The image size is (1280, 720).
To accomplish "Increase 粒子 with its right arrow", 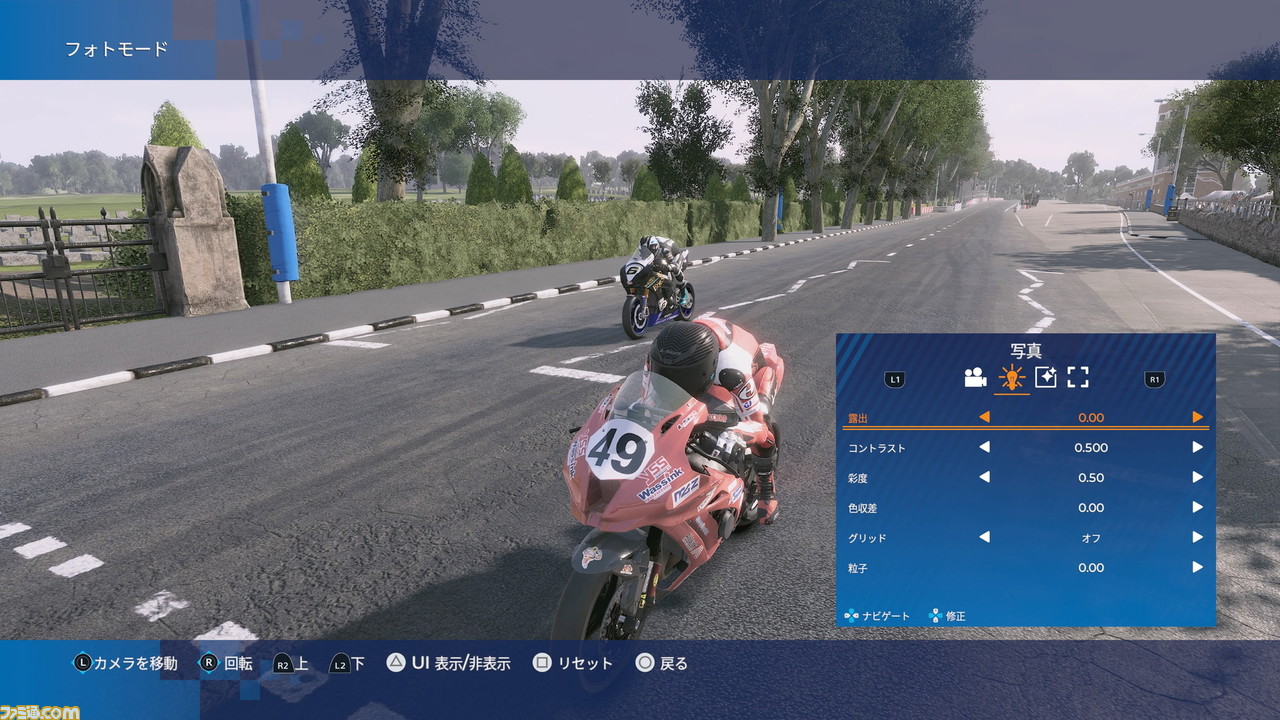I will [1197, 567].
